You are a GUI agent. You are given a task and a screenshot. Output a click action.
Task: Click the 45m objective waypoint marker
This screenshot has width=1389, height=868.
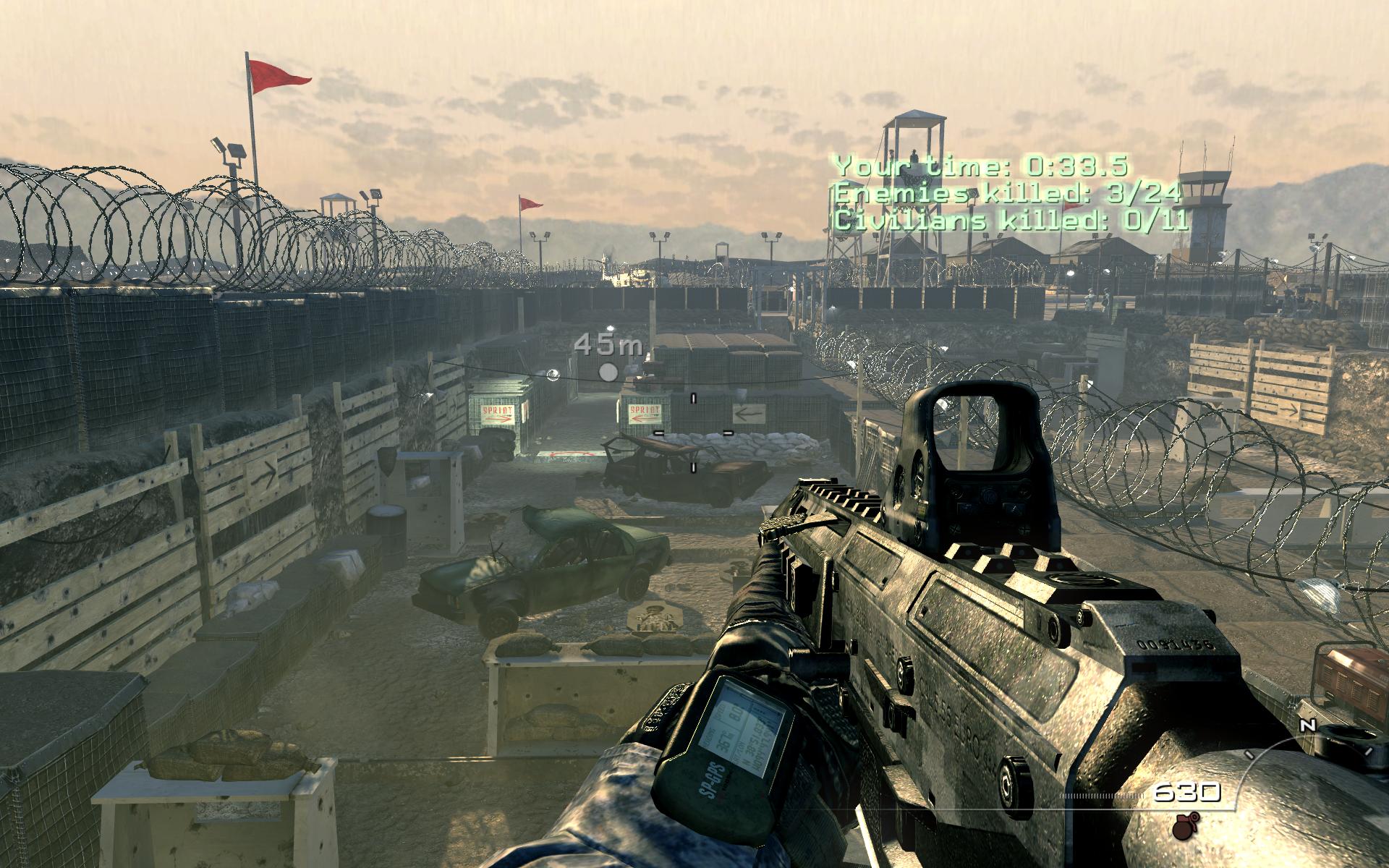pos(608,372)
